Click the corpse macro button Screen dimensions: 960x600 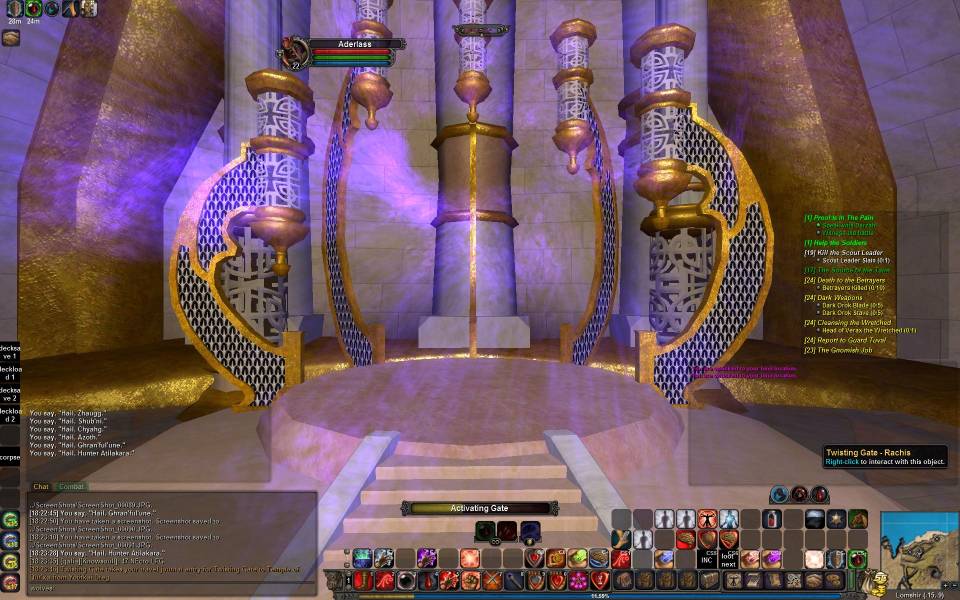pos(9,457)
